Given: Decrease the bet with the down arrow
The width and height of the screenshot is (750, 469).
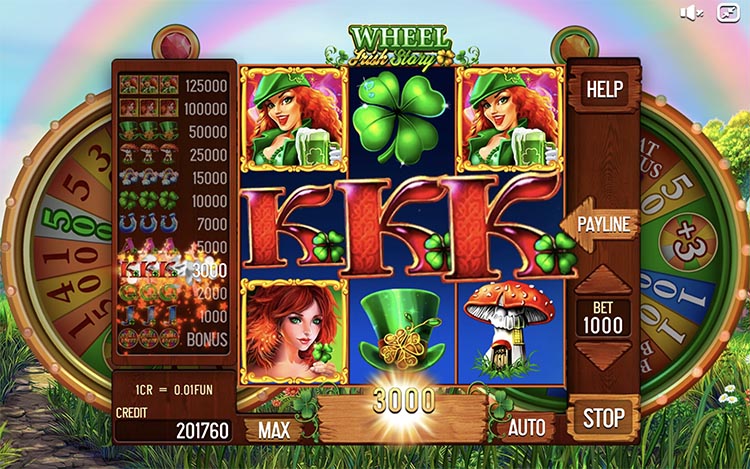Looking at the screenshot, I should (x=603, y=354).
